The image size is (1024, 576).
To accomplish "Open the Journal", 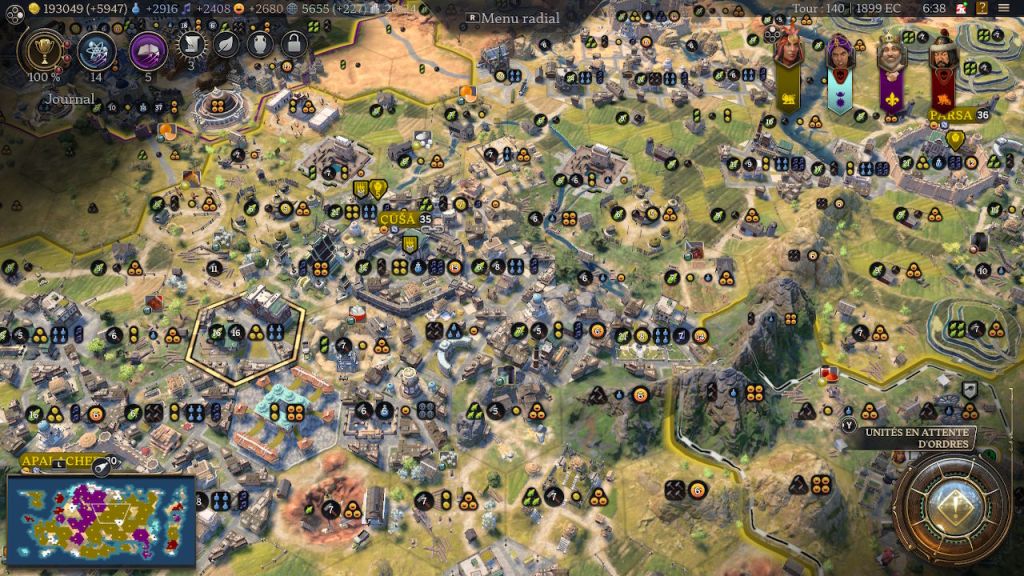I will tap(69, 99).
